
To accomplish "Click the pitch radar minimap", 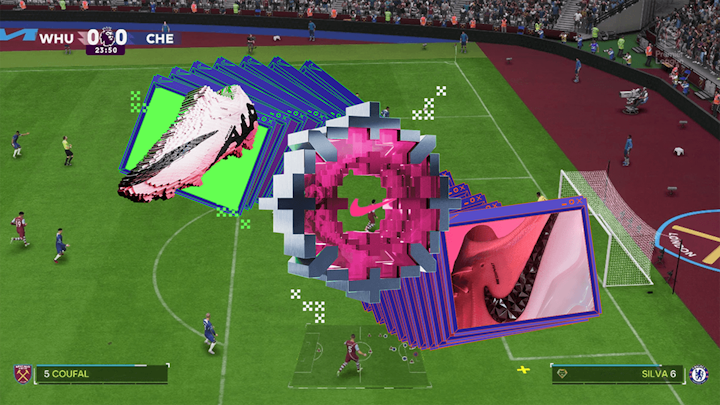I will tap(360, 356).
